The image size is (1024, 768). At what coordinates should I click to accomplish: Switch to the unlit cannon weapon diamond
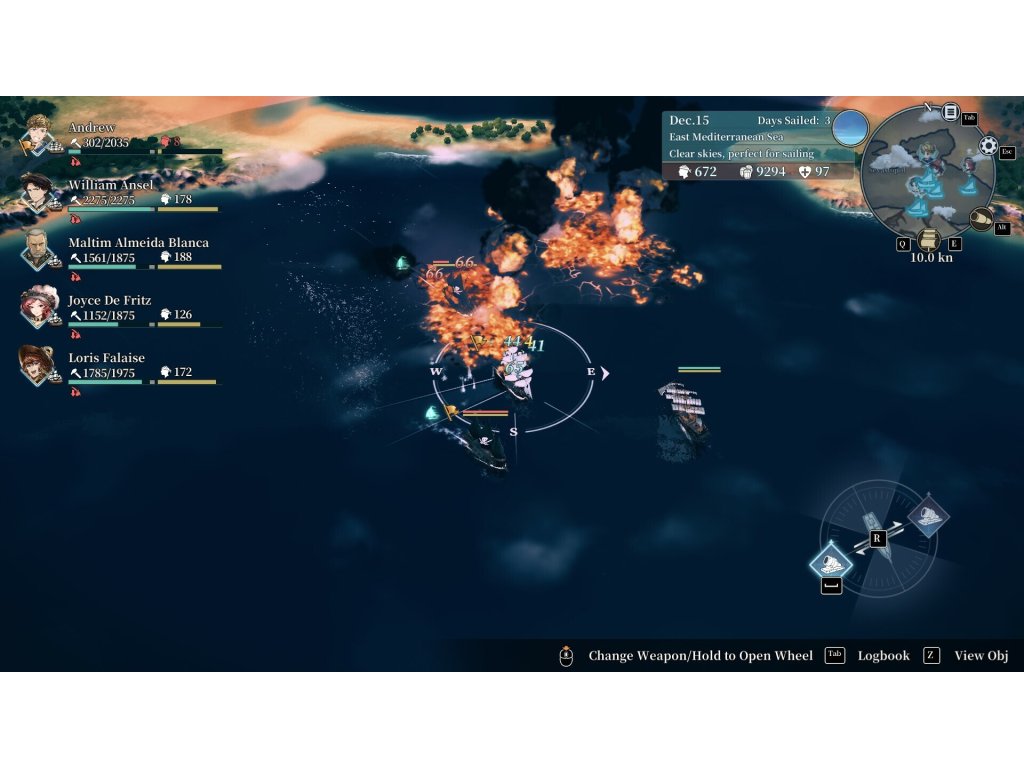tap(928, 517)
